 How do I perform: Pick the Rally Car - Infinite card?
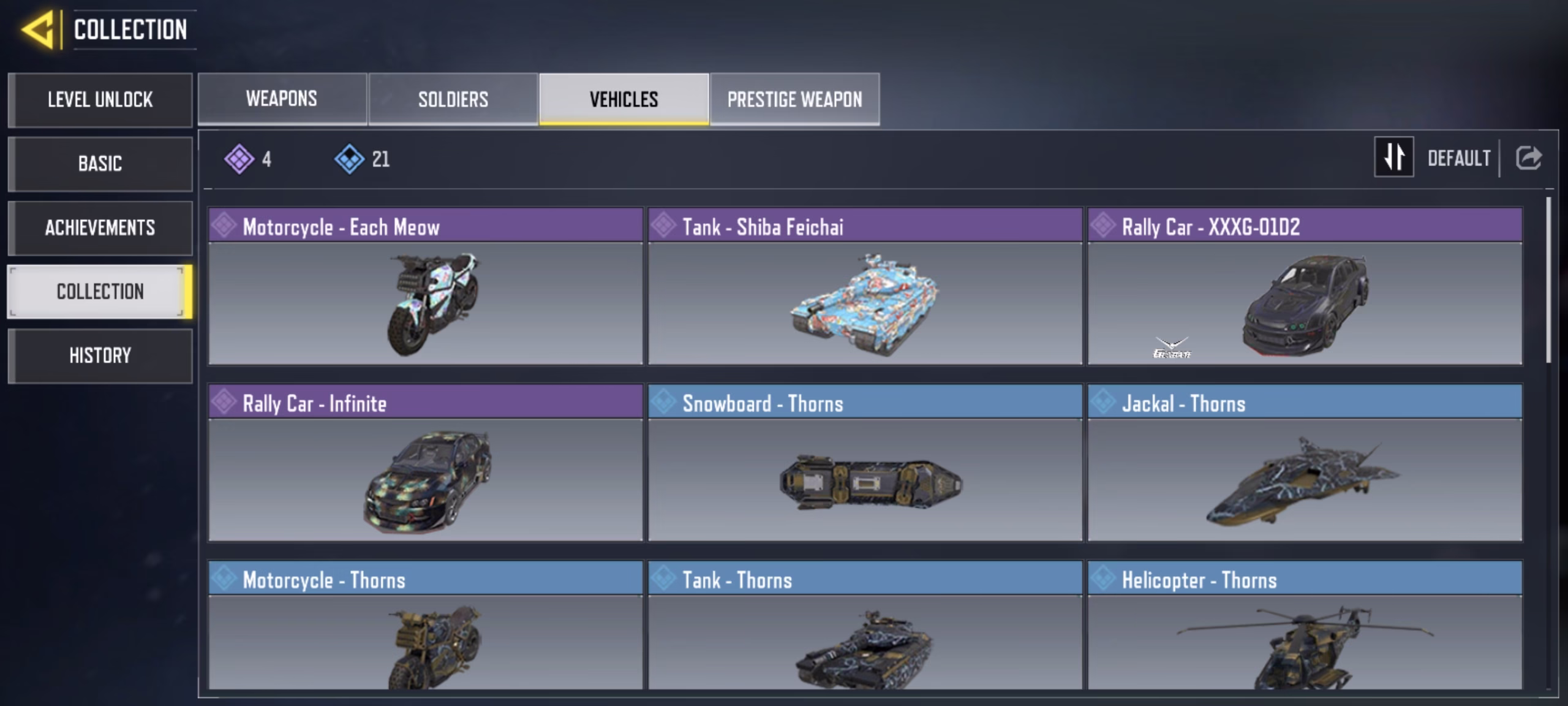pyautogui.click(x=425, y=463)
